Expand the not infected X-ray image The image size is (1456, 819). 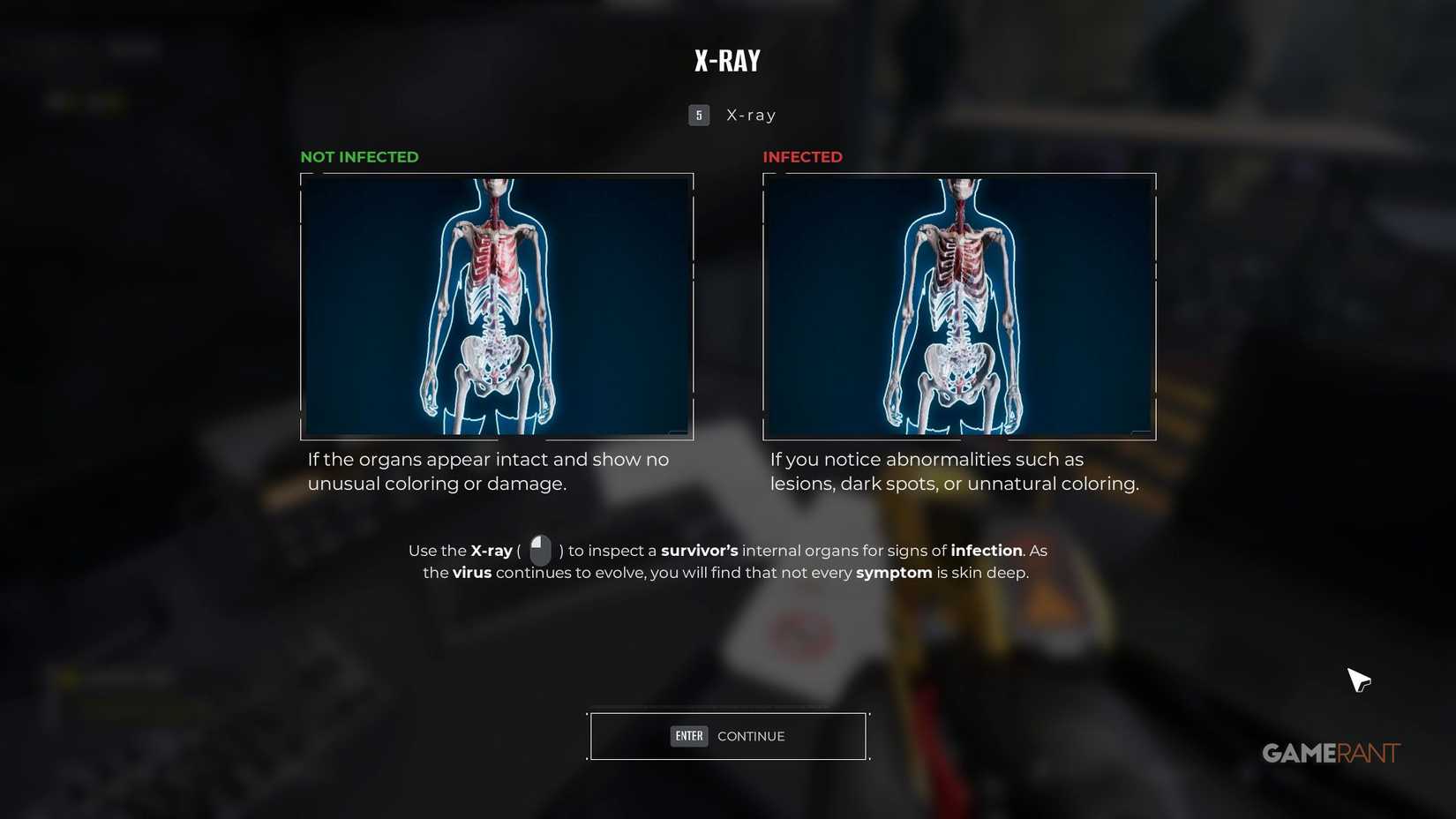[497, 306]
